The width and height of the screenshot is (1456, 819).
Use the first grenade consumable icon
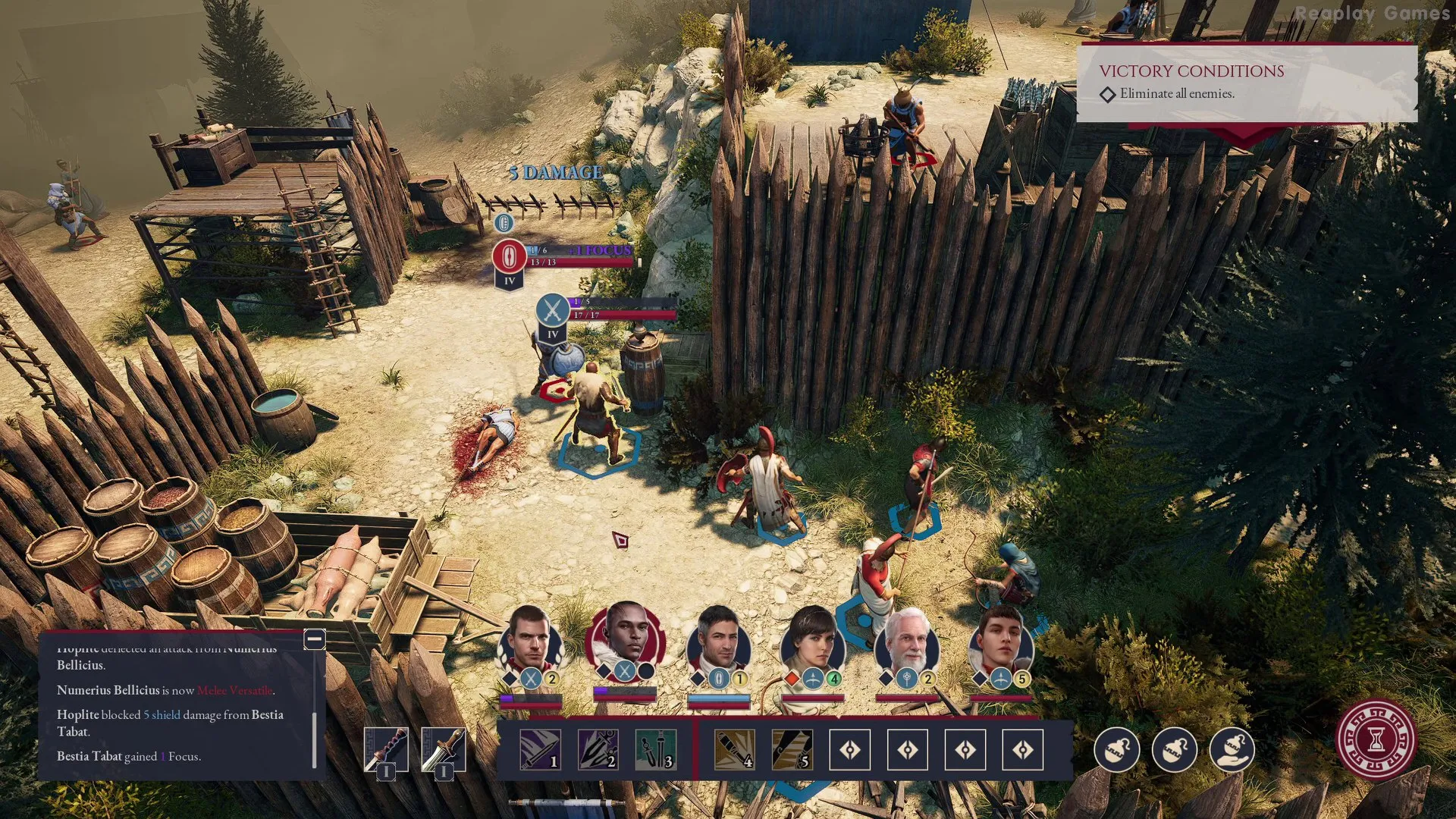(1117, 750)
